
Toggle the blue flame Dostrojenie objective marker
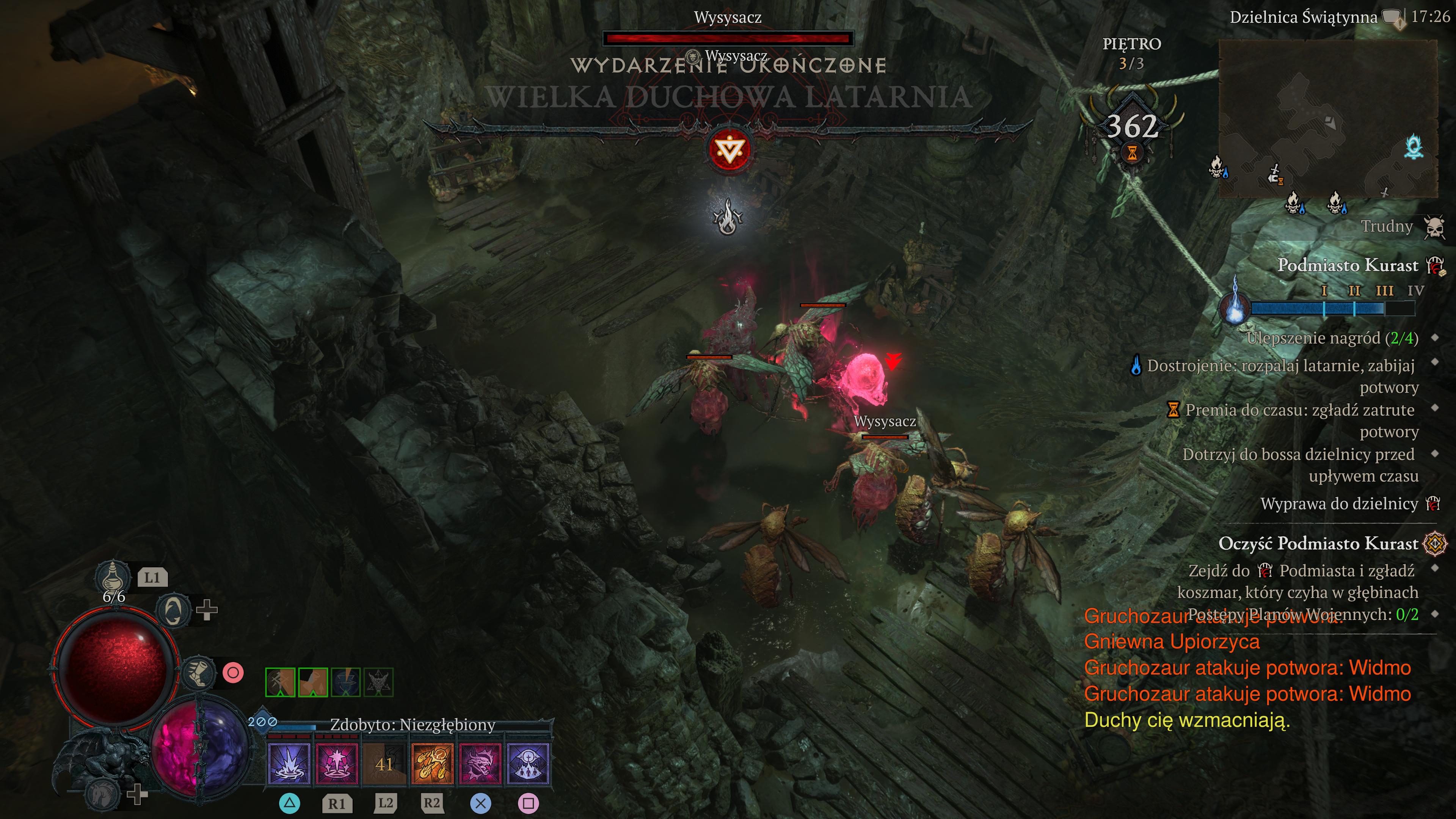click(1137, 366)
